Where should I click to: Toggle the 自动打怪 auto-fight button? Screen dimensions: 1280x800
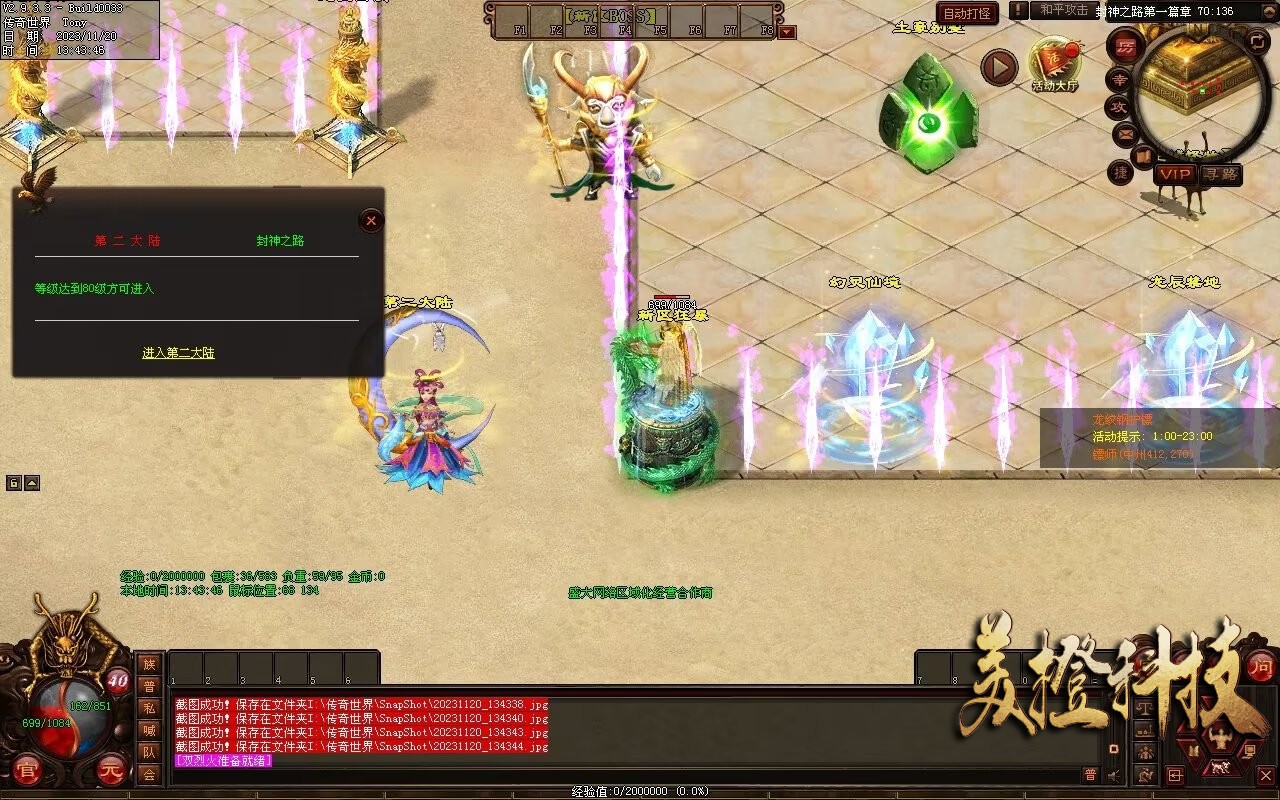pos(967,14)
